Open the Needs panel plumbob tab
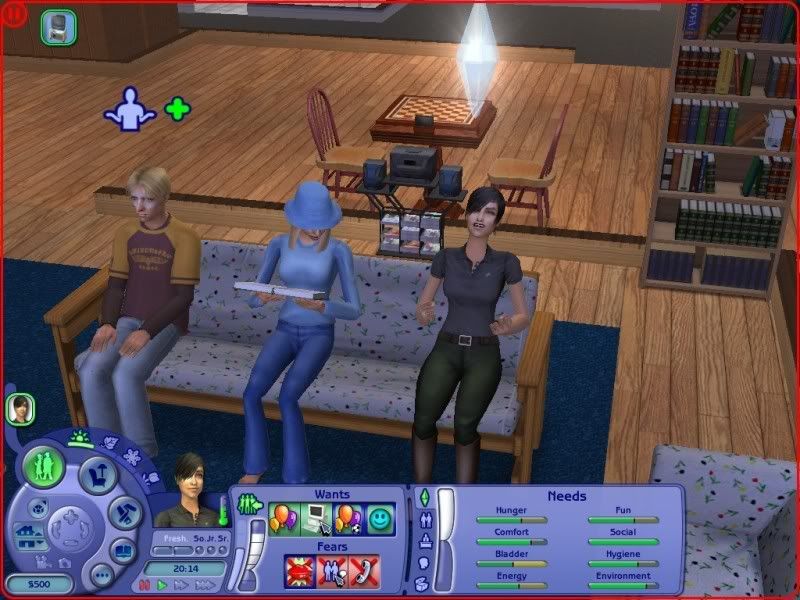This screenshot has width=800, height=600. pos(422,496)
